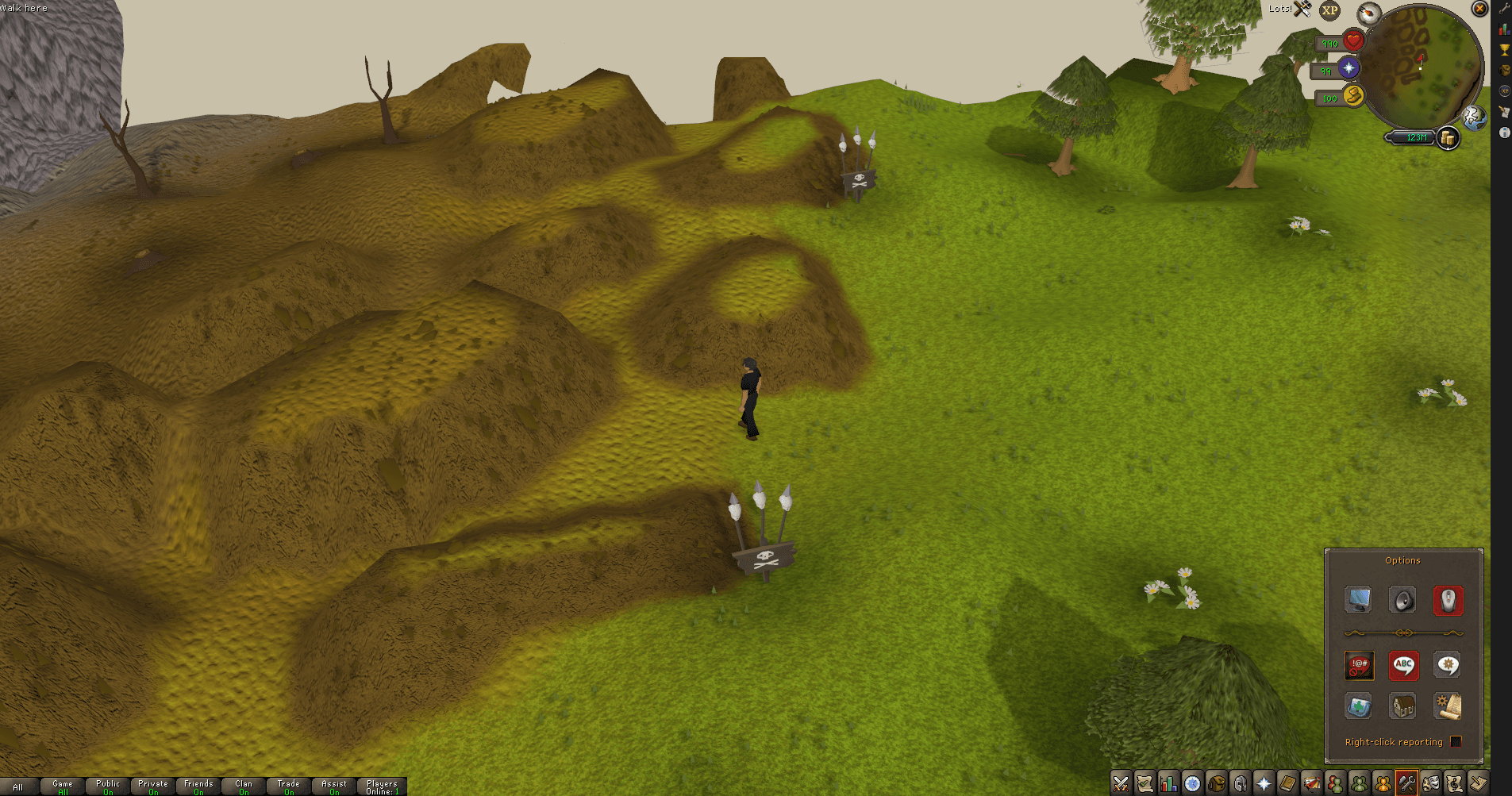Tick the Right-click reporting checkbox

pyautogui.click(x=1456, y=741)
